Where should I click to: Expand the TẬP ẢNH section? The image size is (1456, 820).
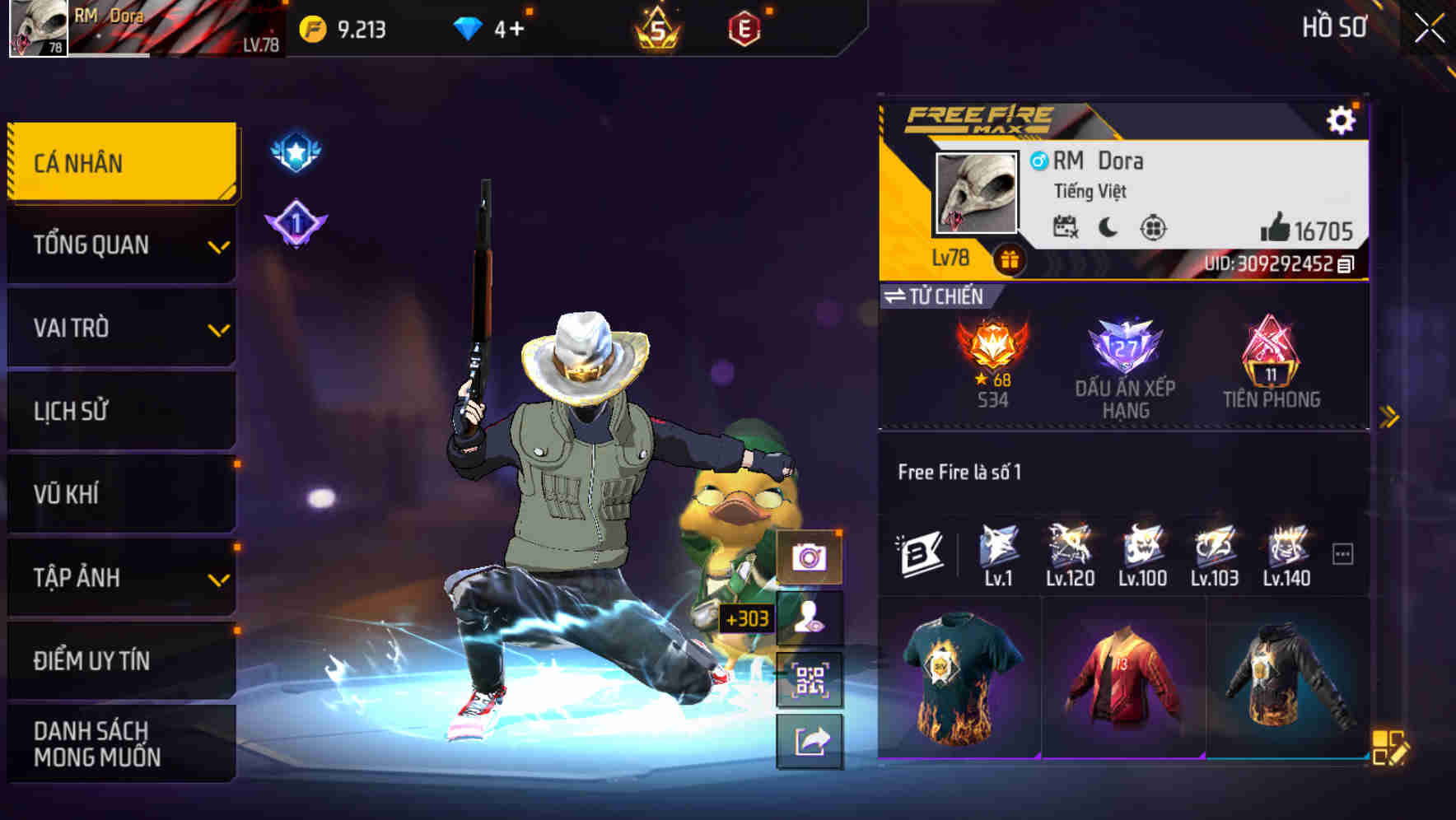[x=120, y=577]
